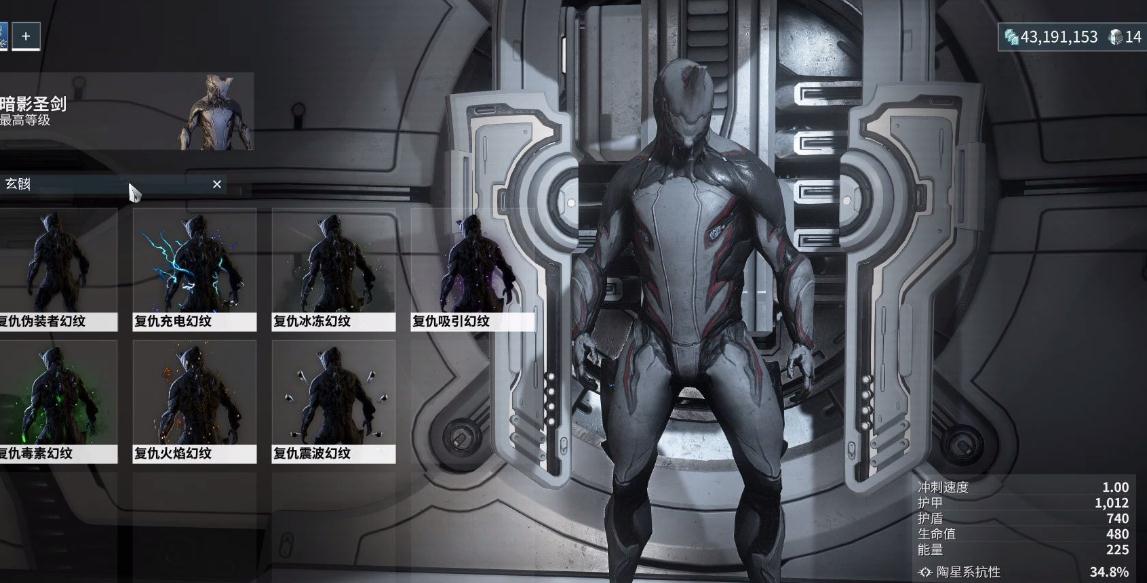1147x583 pixels.
Task: Add a new tab with the plus button
Action: [x=26, y=36]
